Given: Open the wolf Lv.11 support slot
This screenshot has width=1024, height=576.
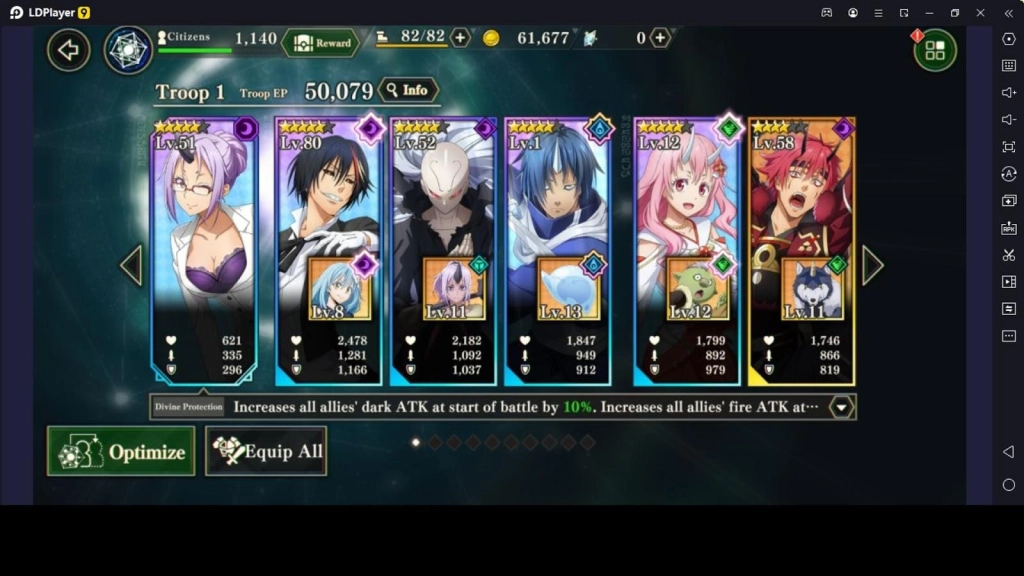Looking at the screenshot, I should (x=812, y=289).
